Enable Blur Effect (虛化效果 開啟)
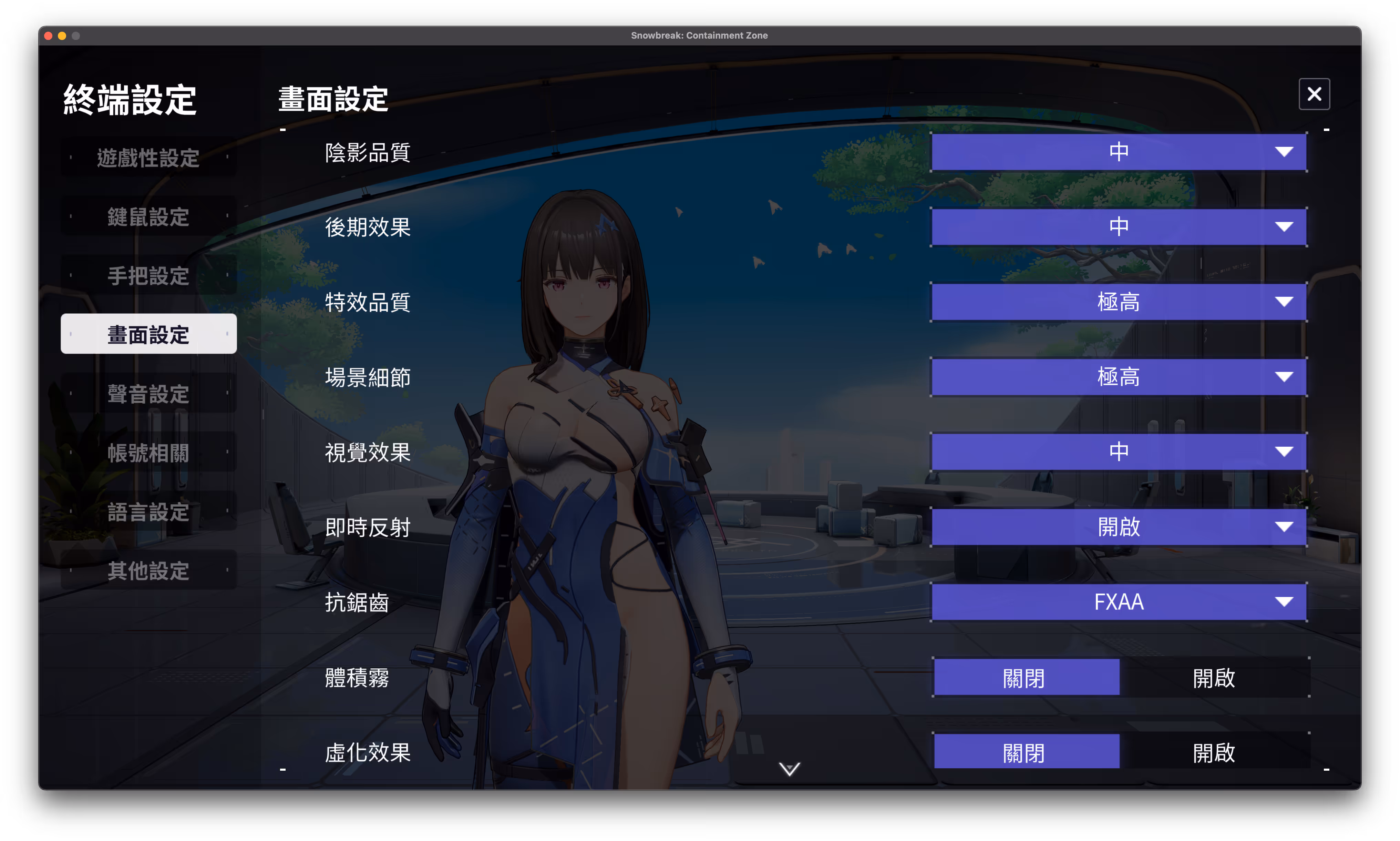The height and width of the screenshot is (841, 1400). point(1213,751)
